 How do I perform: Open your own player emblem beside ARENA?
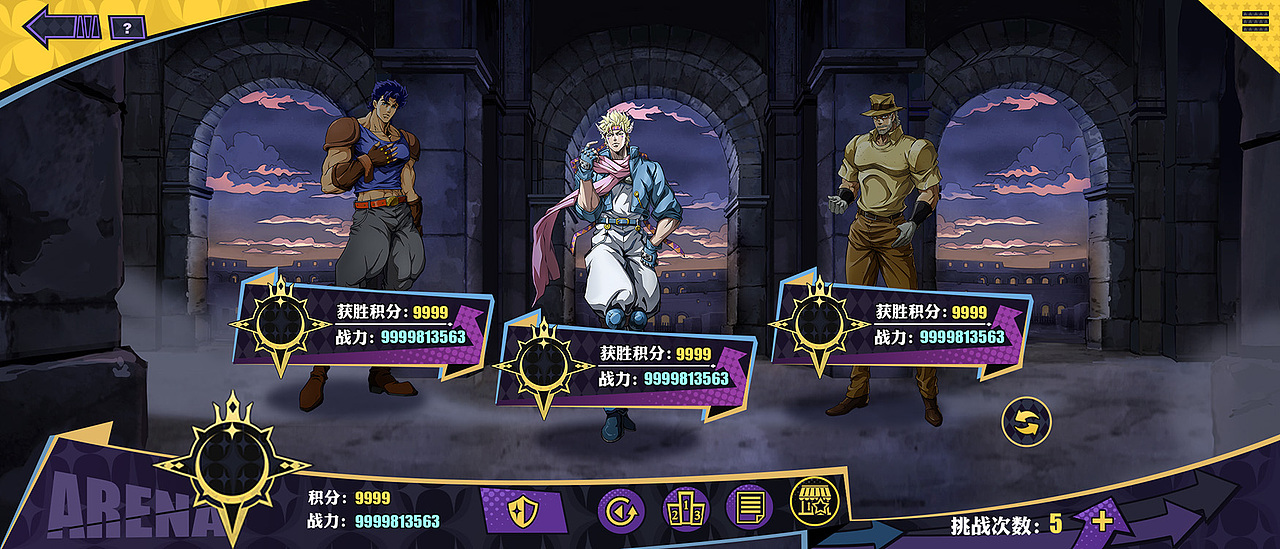point(233,463)
